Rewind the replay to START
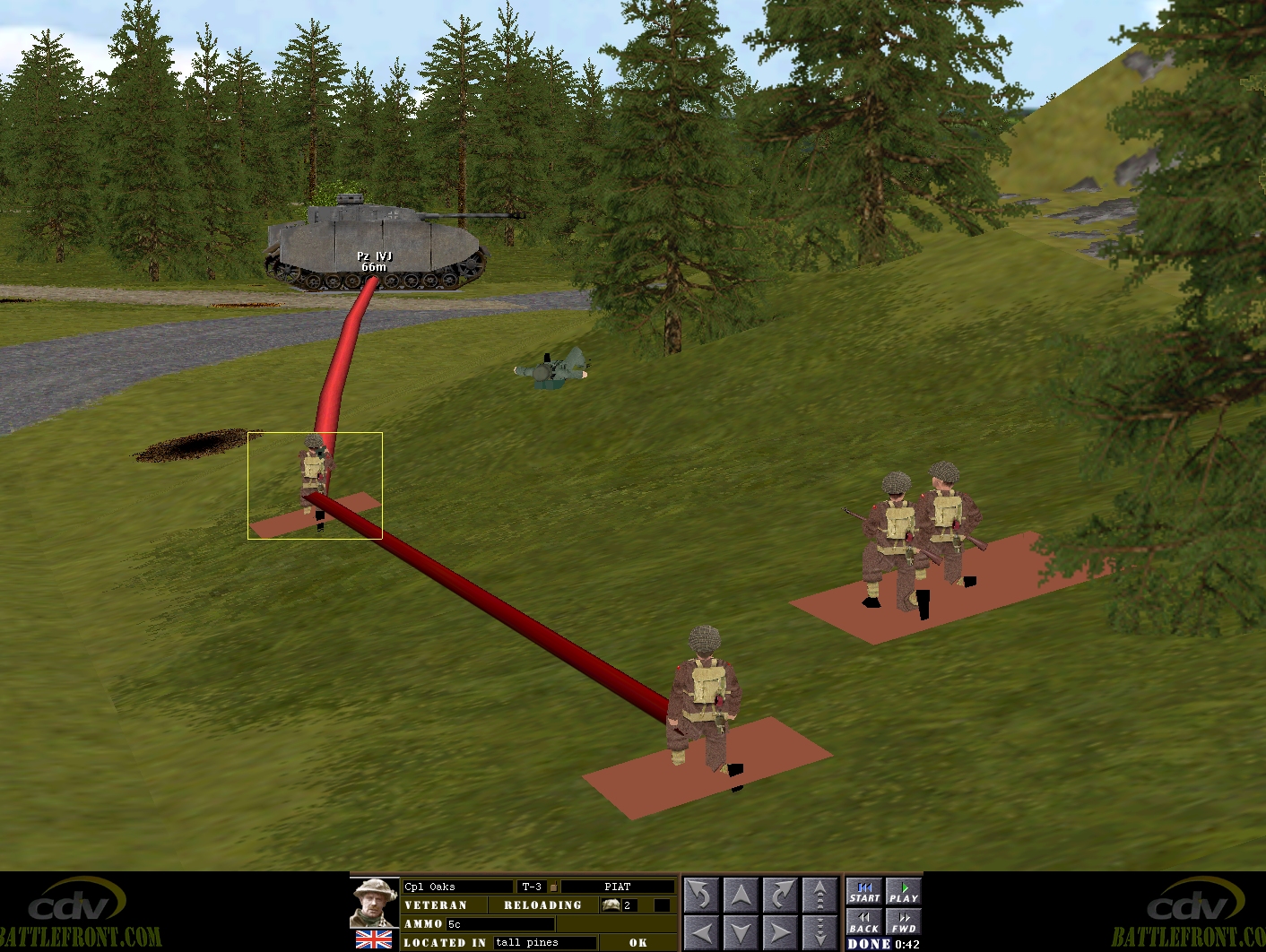The height and width of the screenshot is (952, 1266). tap(864, 892)
